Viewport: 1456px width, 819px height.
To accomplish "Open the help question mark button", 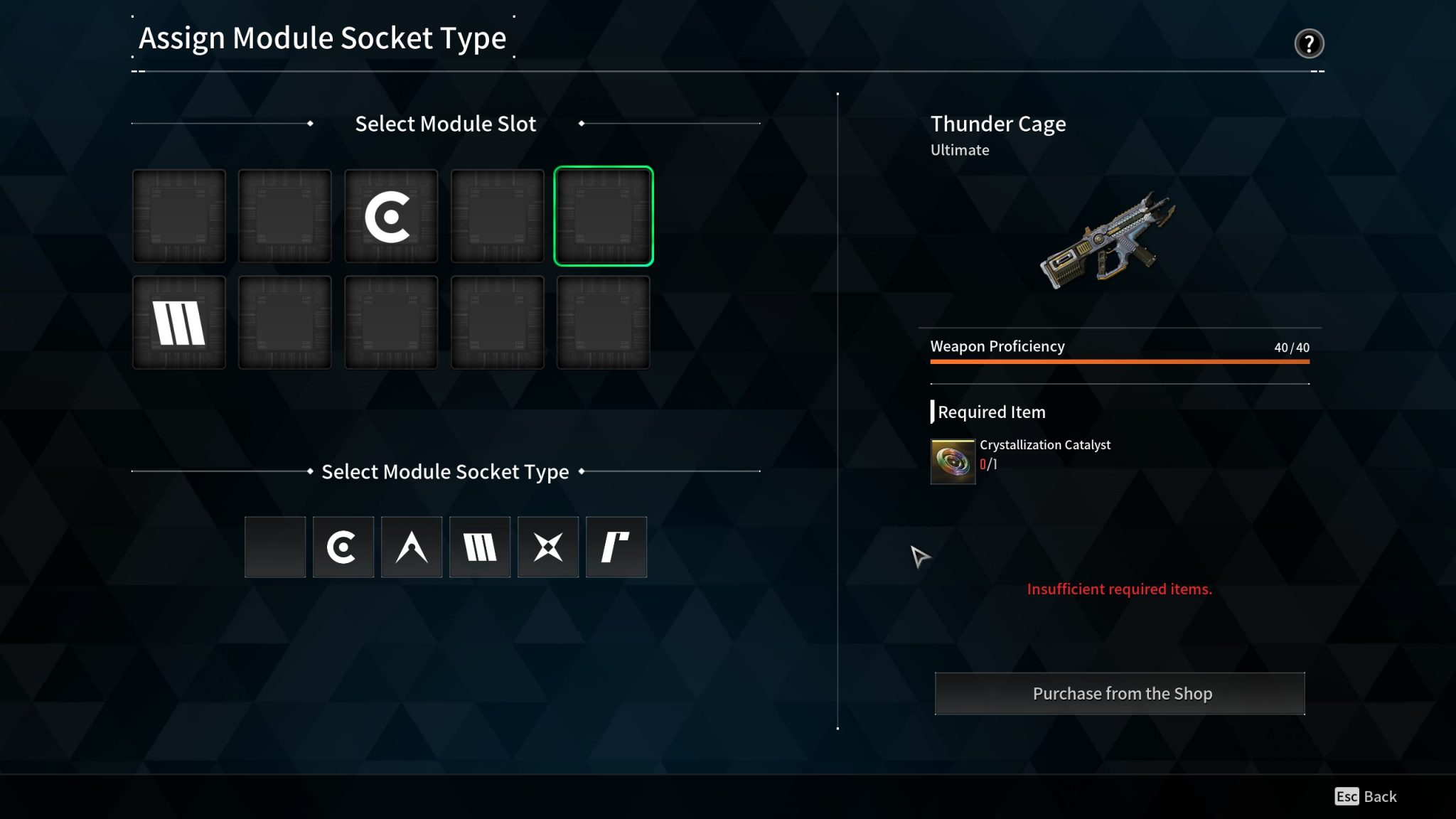I will pos(1309,44).
